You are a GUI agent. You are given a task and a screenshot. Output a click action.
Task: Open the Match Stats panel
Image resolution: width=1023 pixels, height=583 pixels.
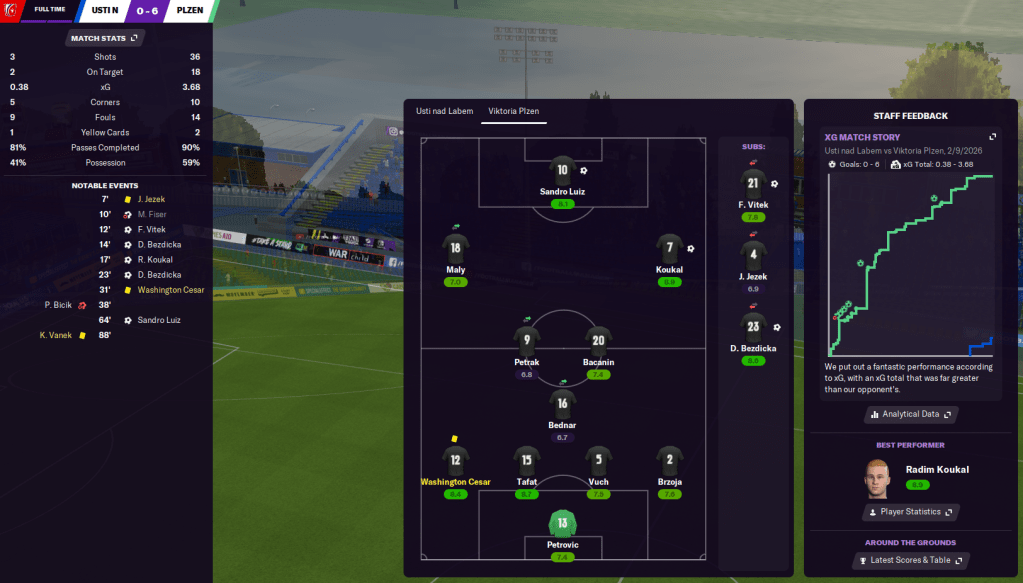[x=105, y=38]
